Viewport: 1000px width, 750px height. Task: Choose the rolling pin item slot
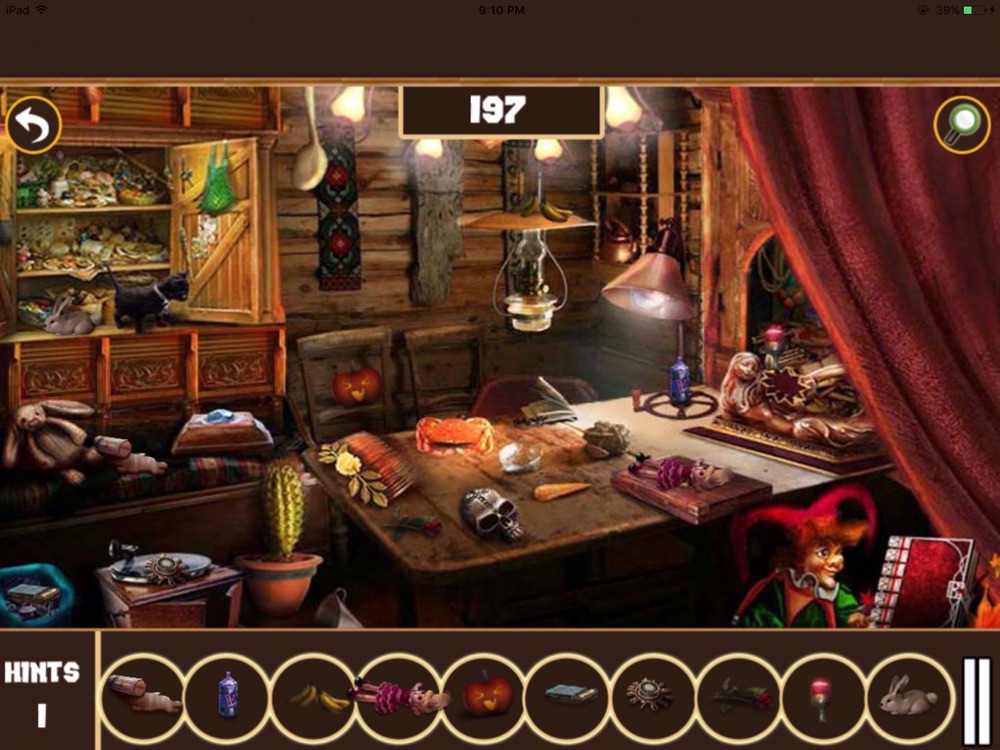coord(143,696)
